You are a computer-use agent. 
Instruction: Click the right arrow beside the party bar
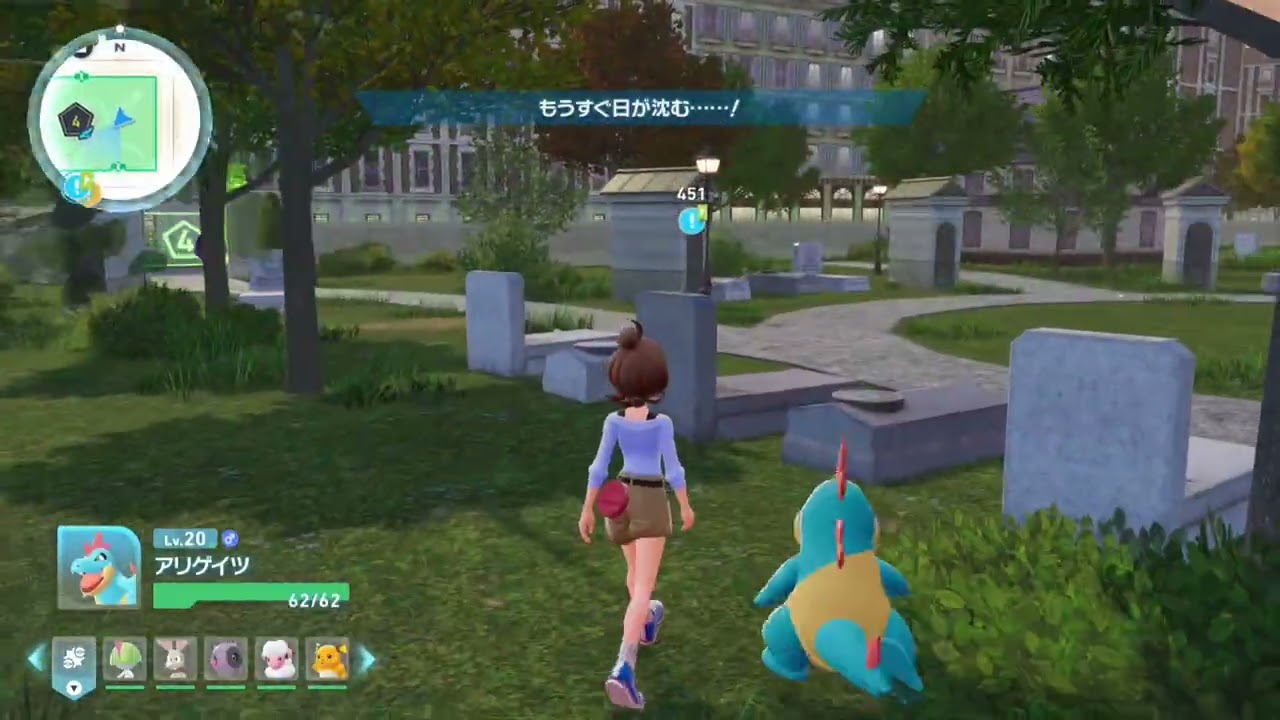[366, 658]
